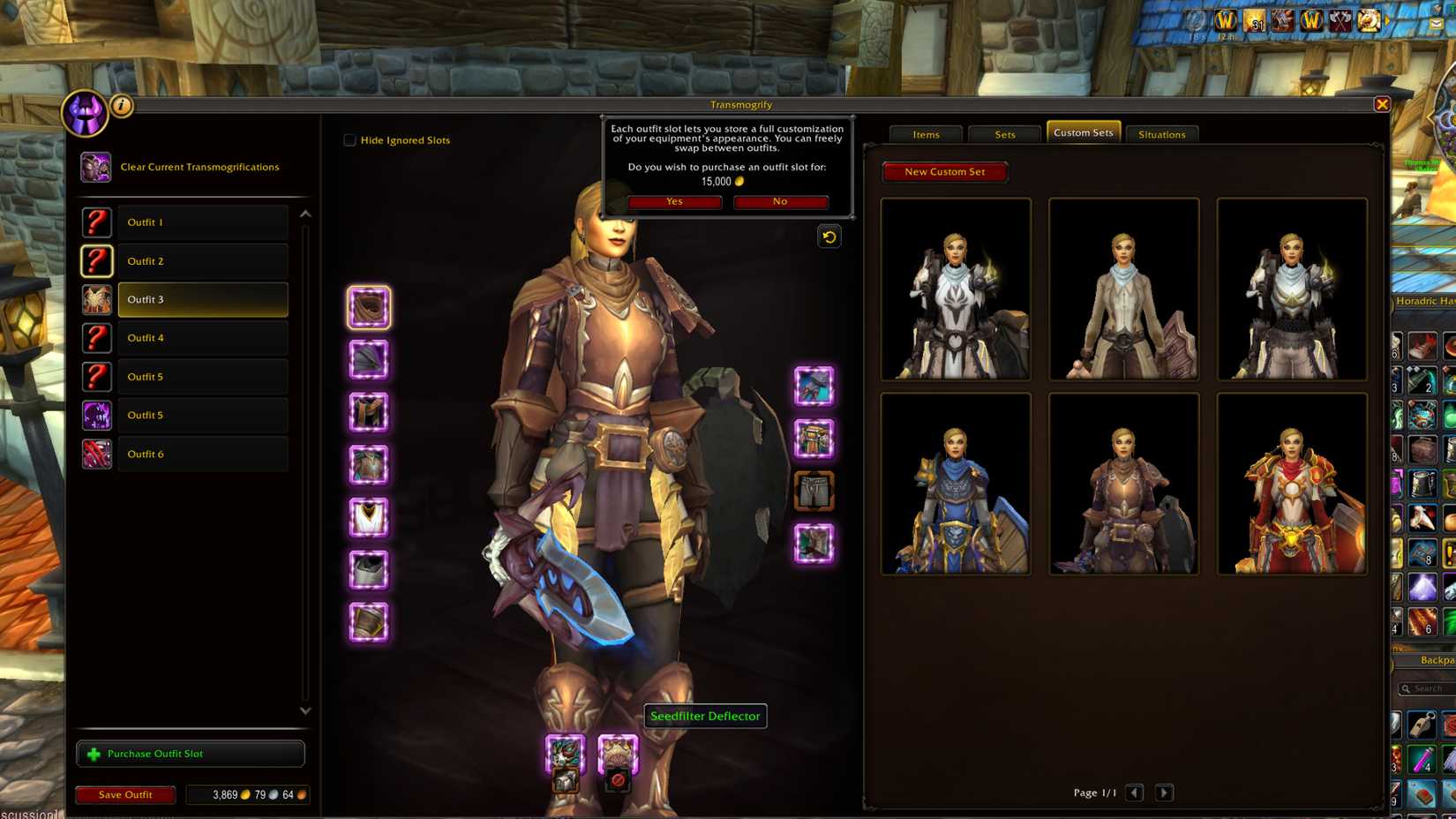
Task: Click the info "i" icon beside the Transmogrify portrait
Action: pyautogui.click(x=121, y=105)
